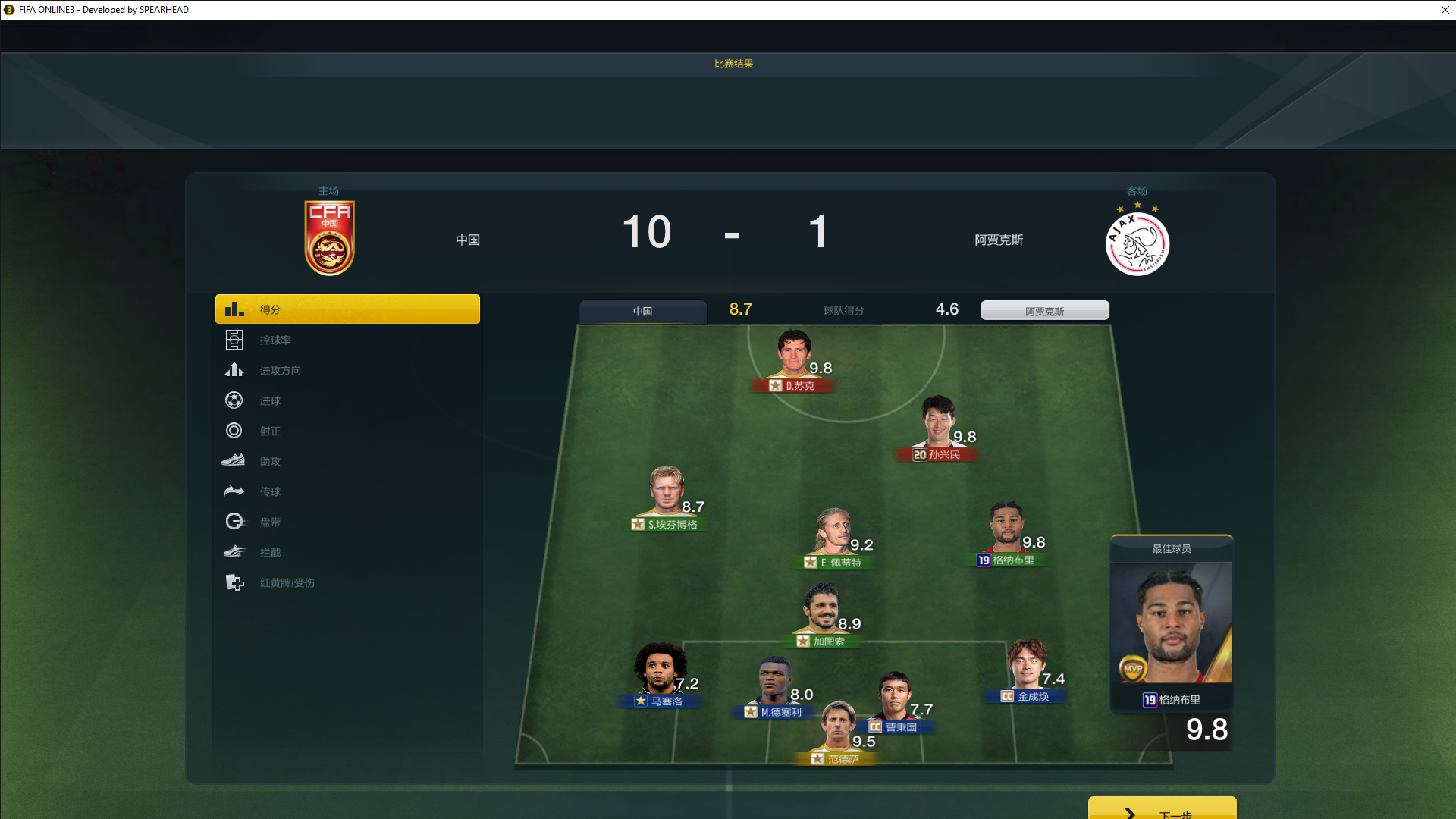The image size is (1456, 819).
Task: Select player 孙兴民 on the pitch
Action: (938, 426)
